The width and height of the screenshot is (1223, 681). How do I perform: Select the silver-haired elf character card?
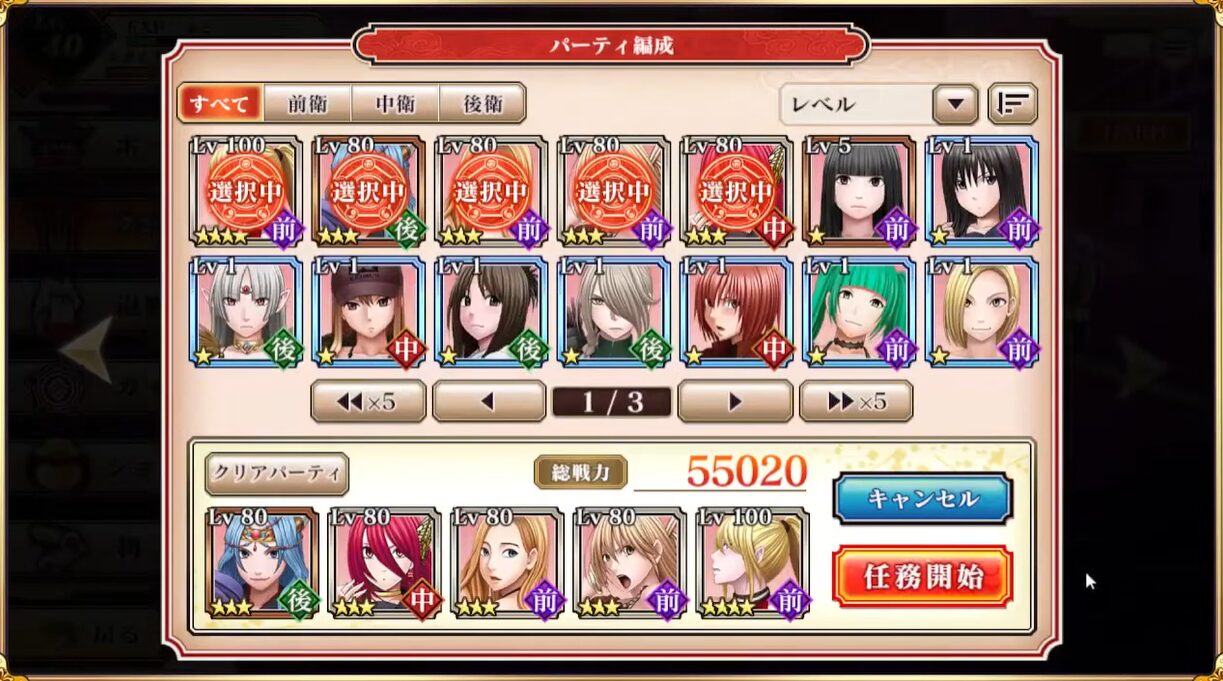point(245,311)
